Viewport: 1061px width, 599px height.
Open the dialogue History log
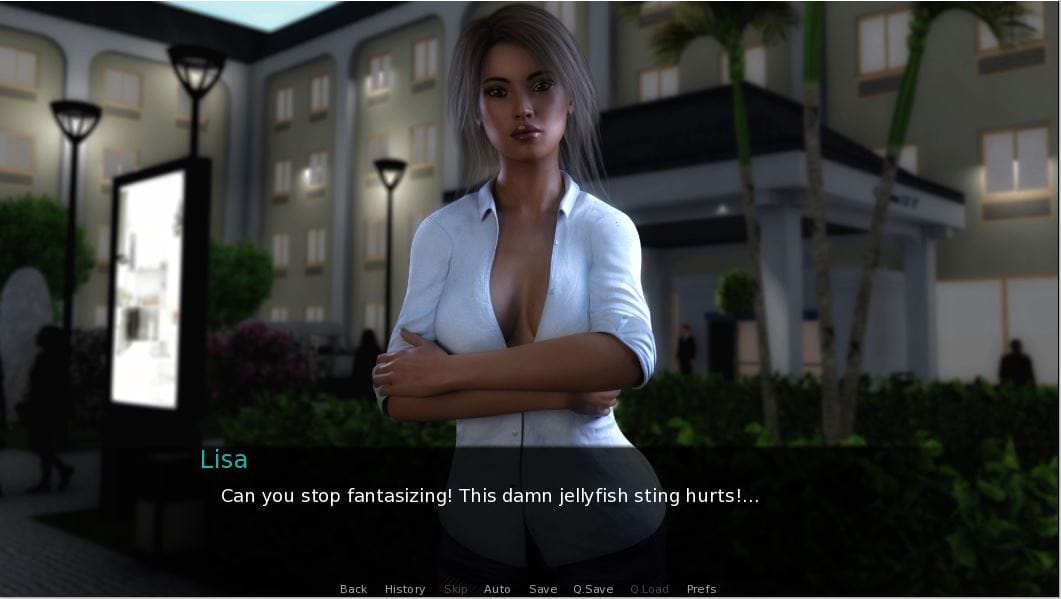[405, 589]
